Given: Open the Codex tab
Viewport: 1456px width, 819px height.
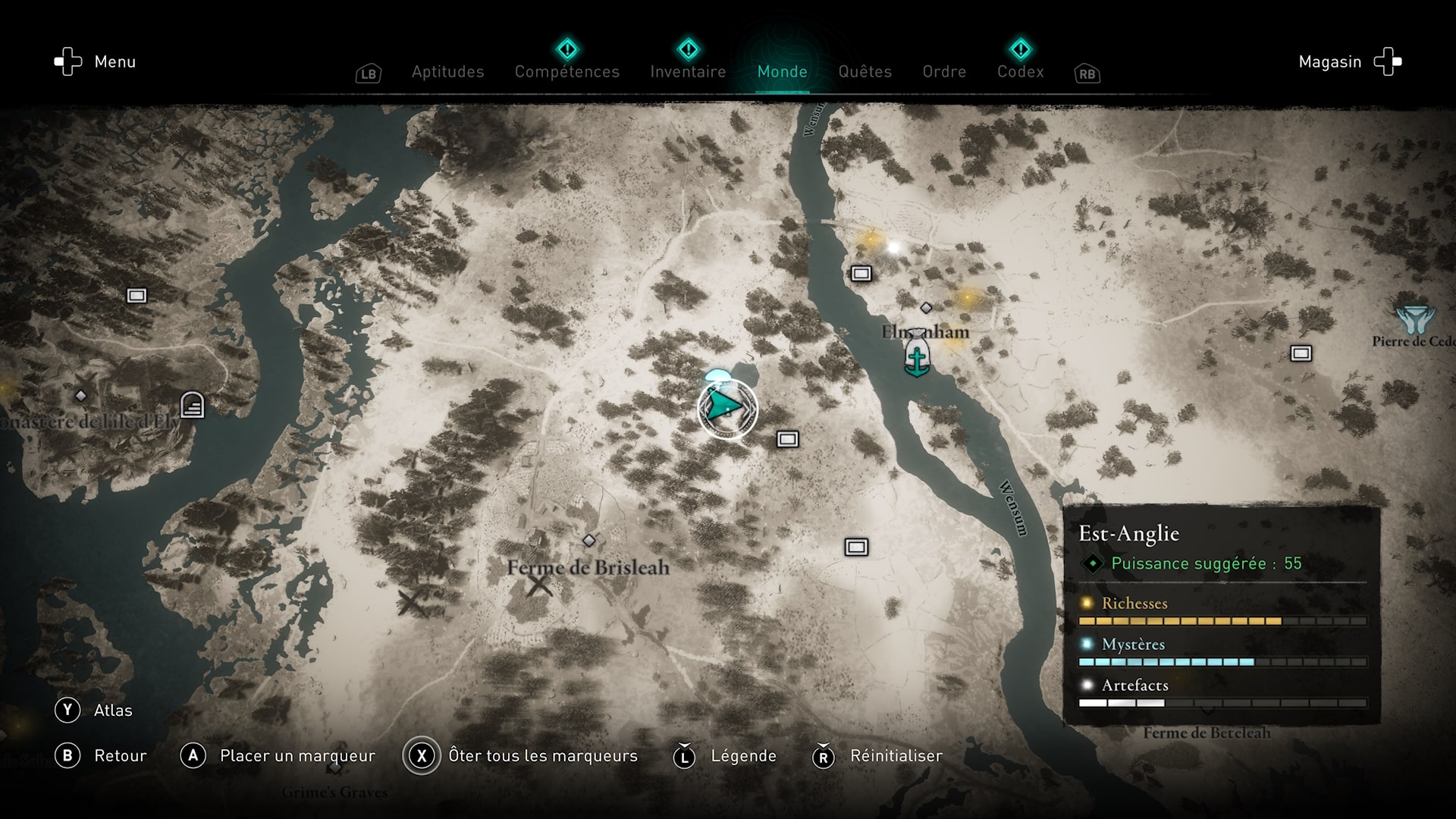Looking at the screenshot, I should pyautogui.click(x=1020, y=72).
